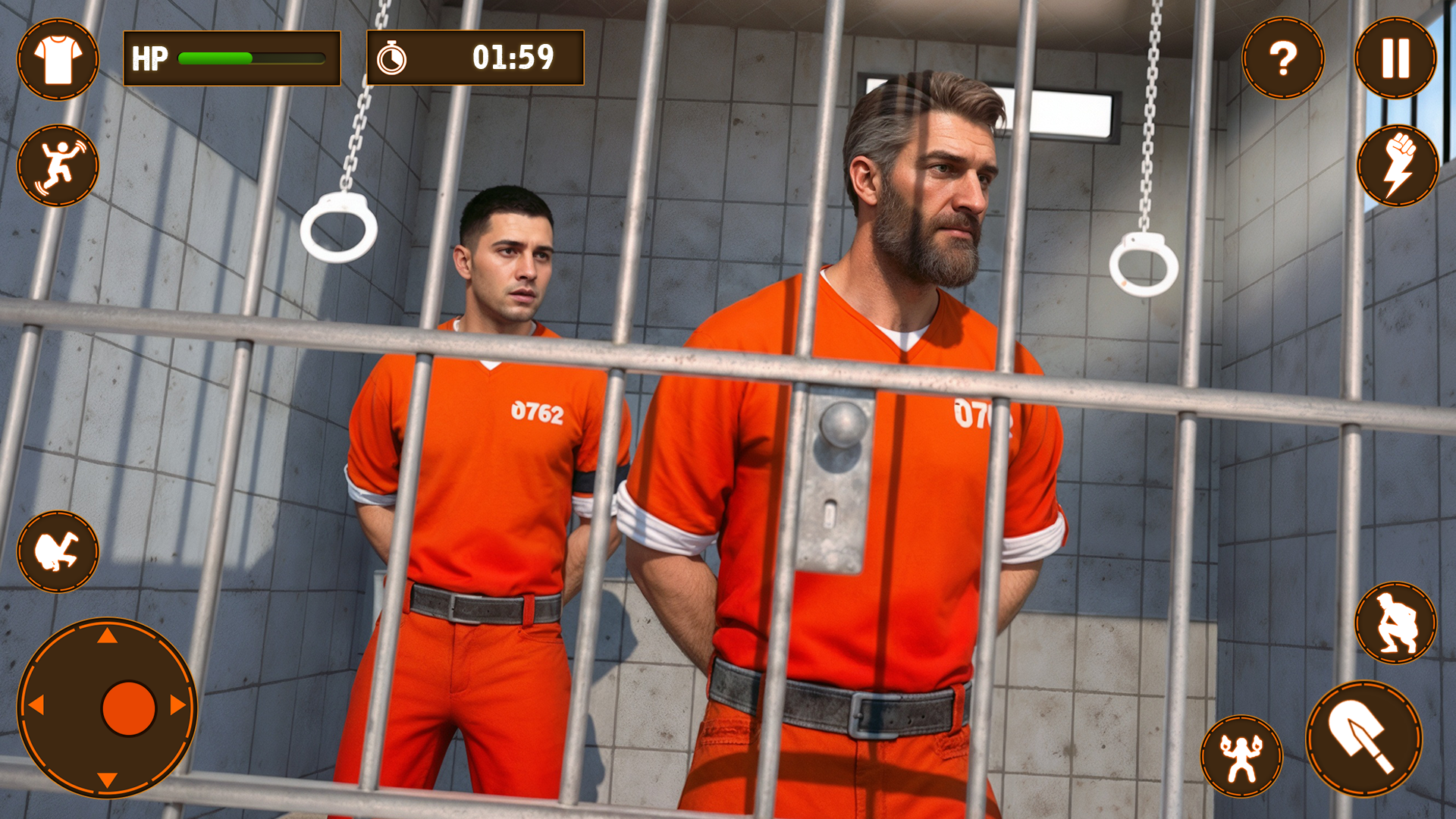1456x819 pixels.
Task: Tap the falling-man stunt icon
Action: tap(59, 165)
